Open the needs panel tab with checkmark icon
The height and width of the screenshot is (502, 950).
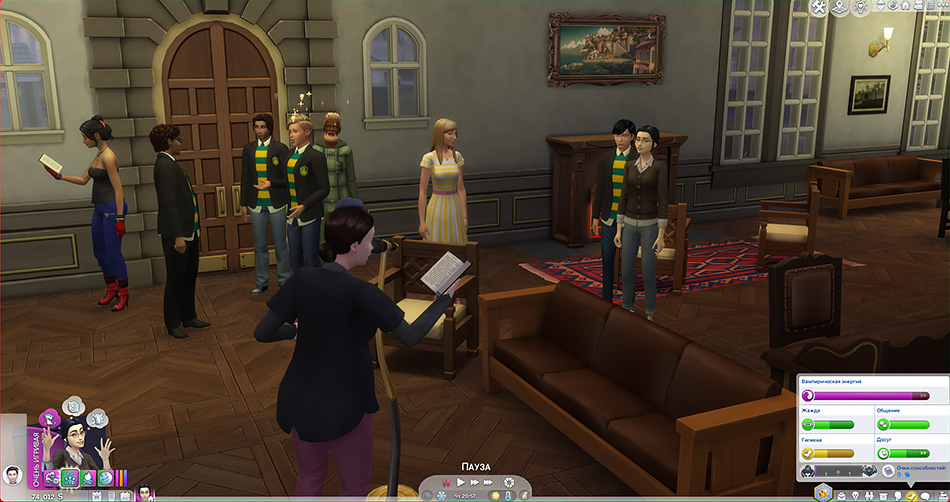(x=911, y=496)
